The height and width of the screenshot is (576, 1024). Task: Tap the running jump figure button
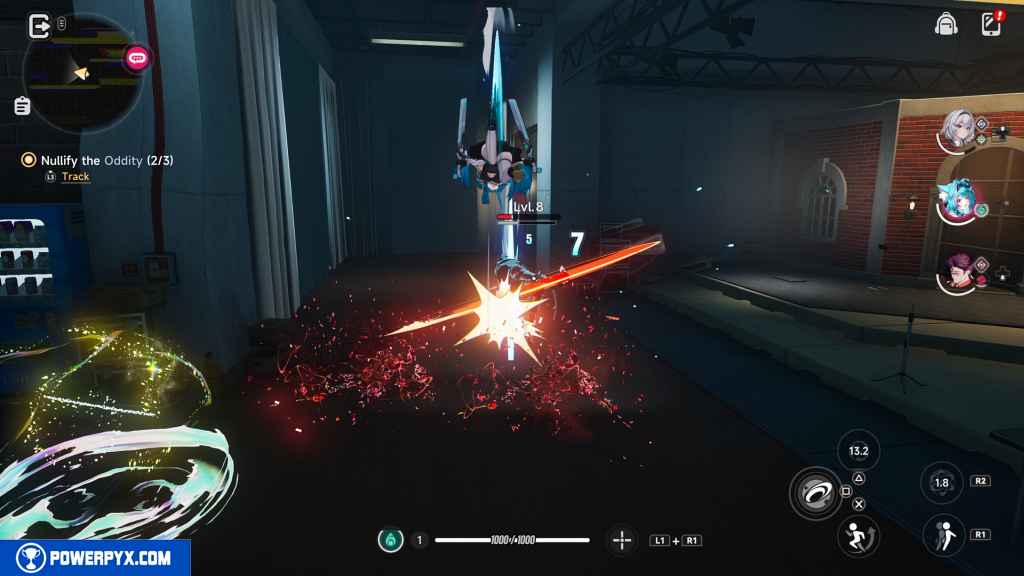click(858, 536)
